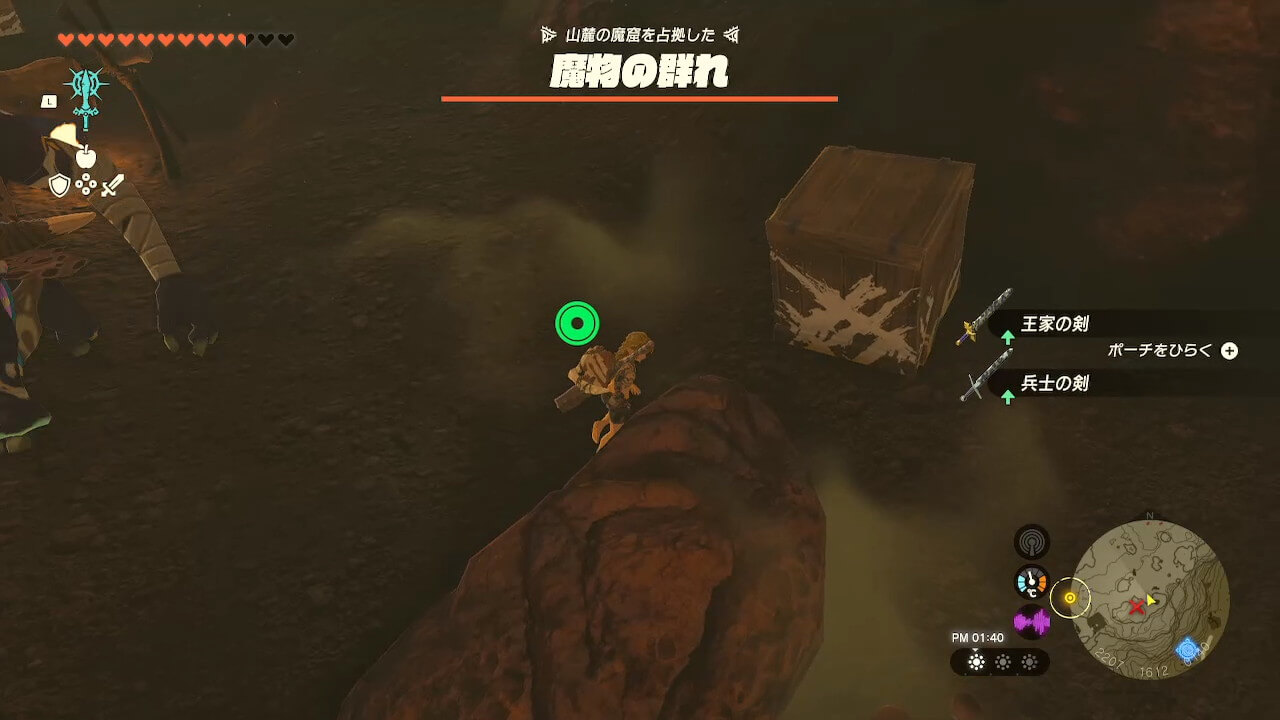Select the blue shrine icon on minimap
Image resolution: width=1280 pixels, height=720 pixels.
pos(1187,650)
